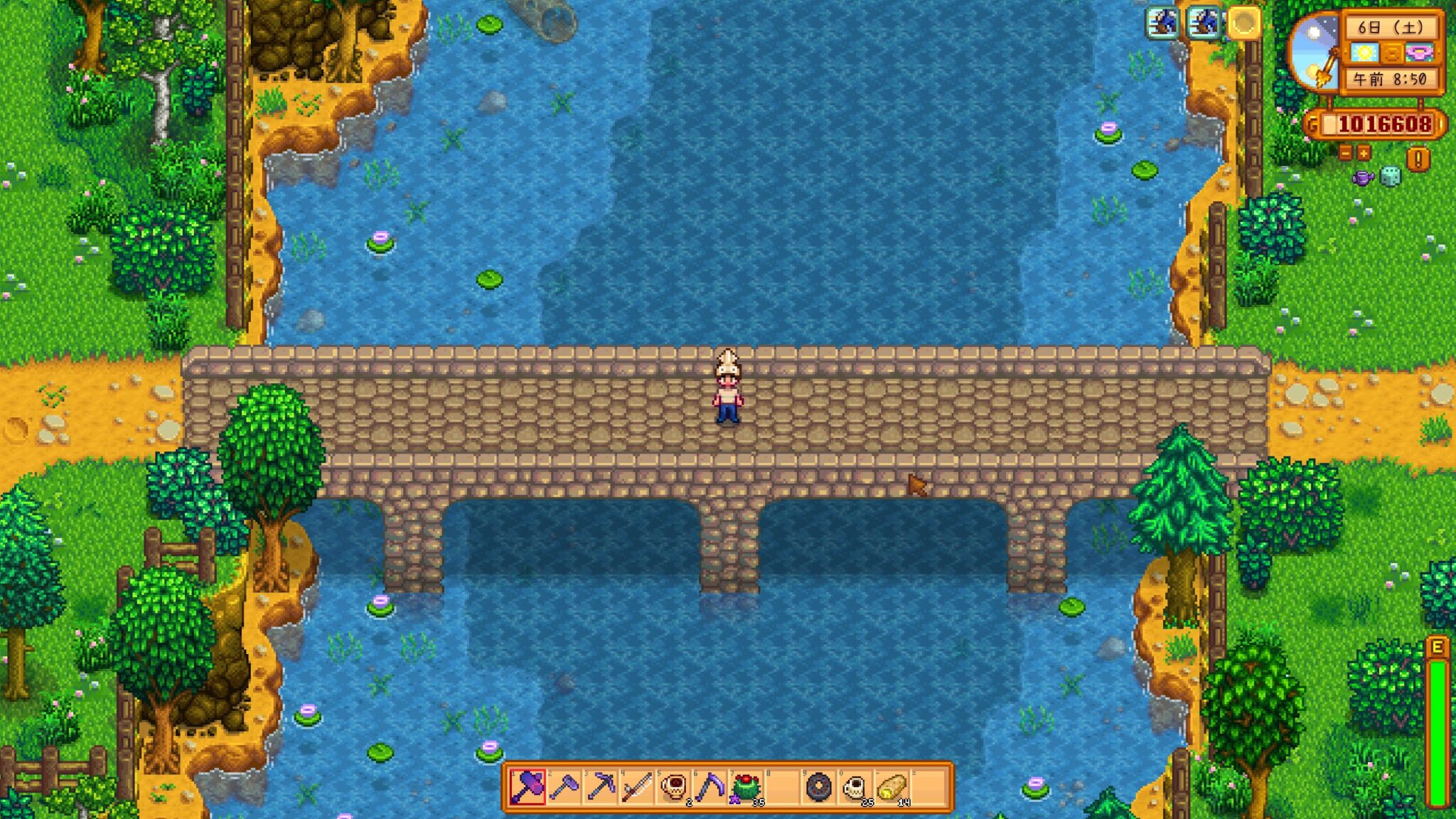
Task: Toggle the first blue character portrait icon
Action: coord(1162,23)
